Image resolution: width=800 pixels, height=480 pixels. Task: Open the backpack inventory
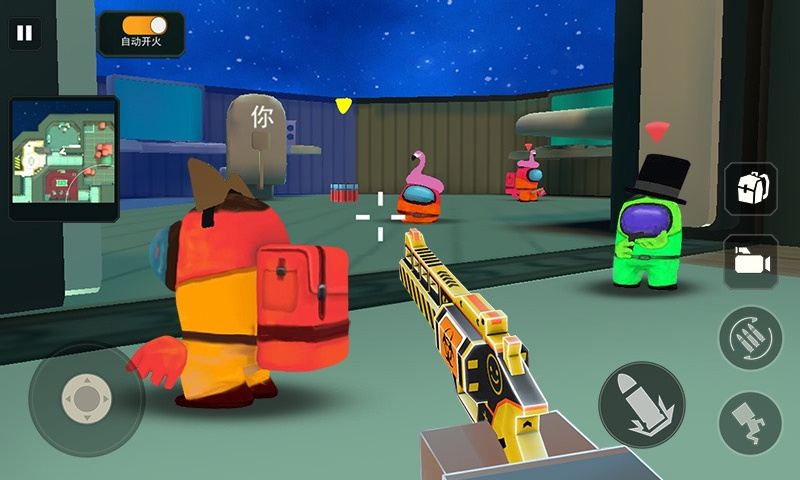tap(750, 189)
